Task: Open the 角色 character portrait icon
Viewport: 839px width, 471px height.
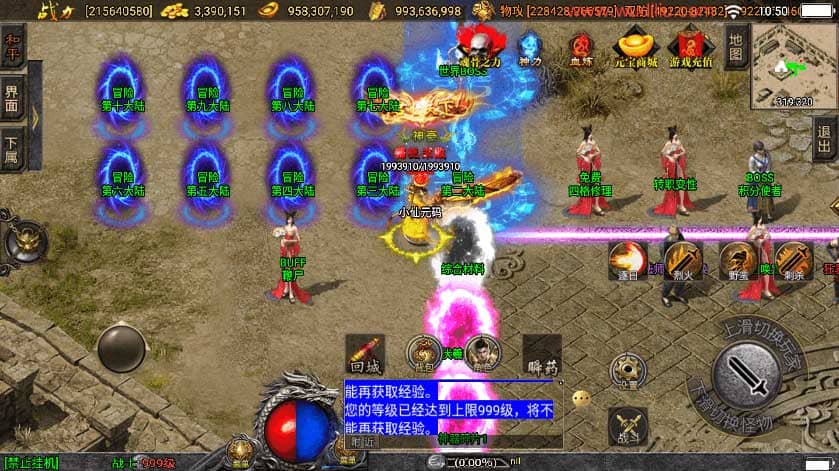Action: coord(481,352)
